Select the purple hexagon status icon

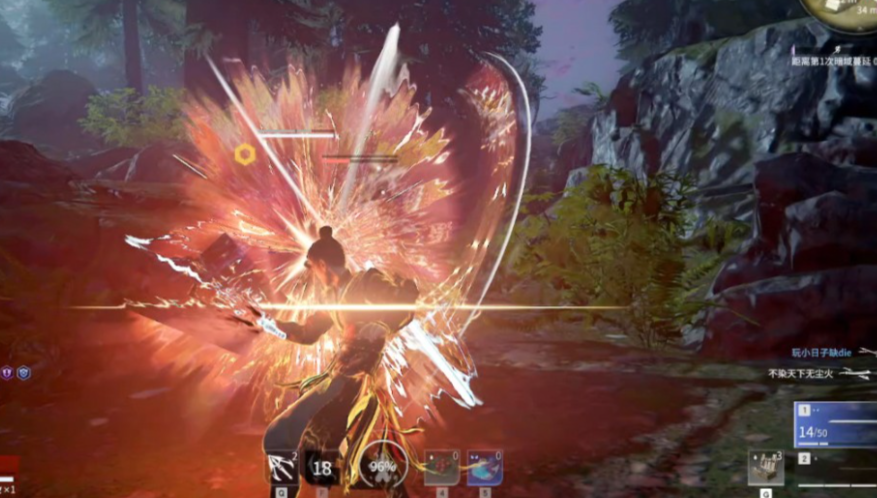tap(9, 373)
